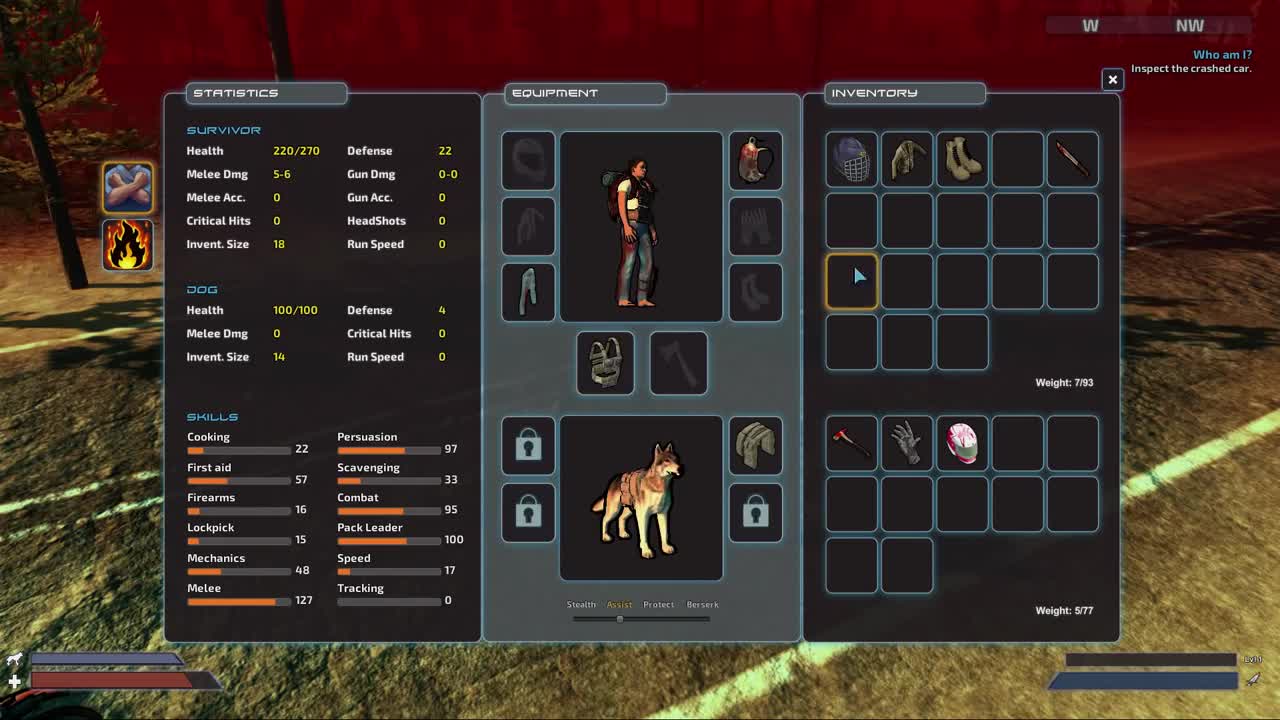This screenshot has width=1280, height=720.
Task: Adjust the dog behavior slider below Assist
Action: 619,619
